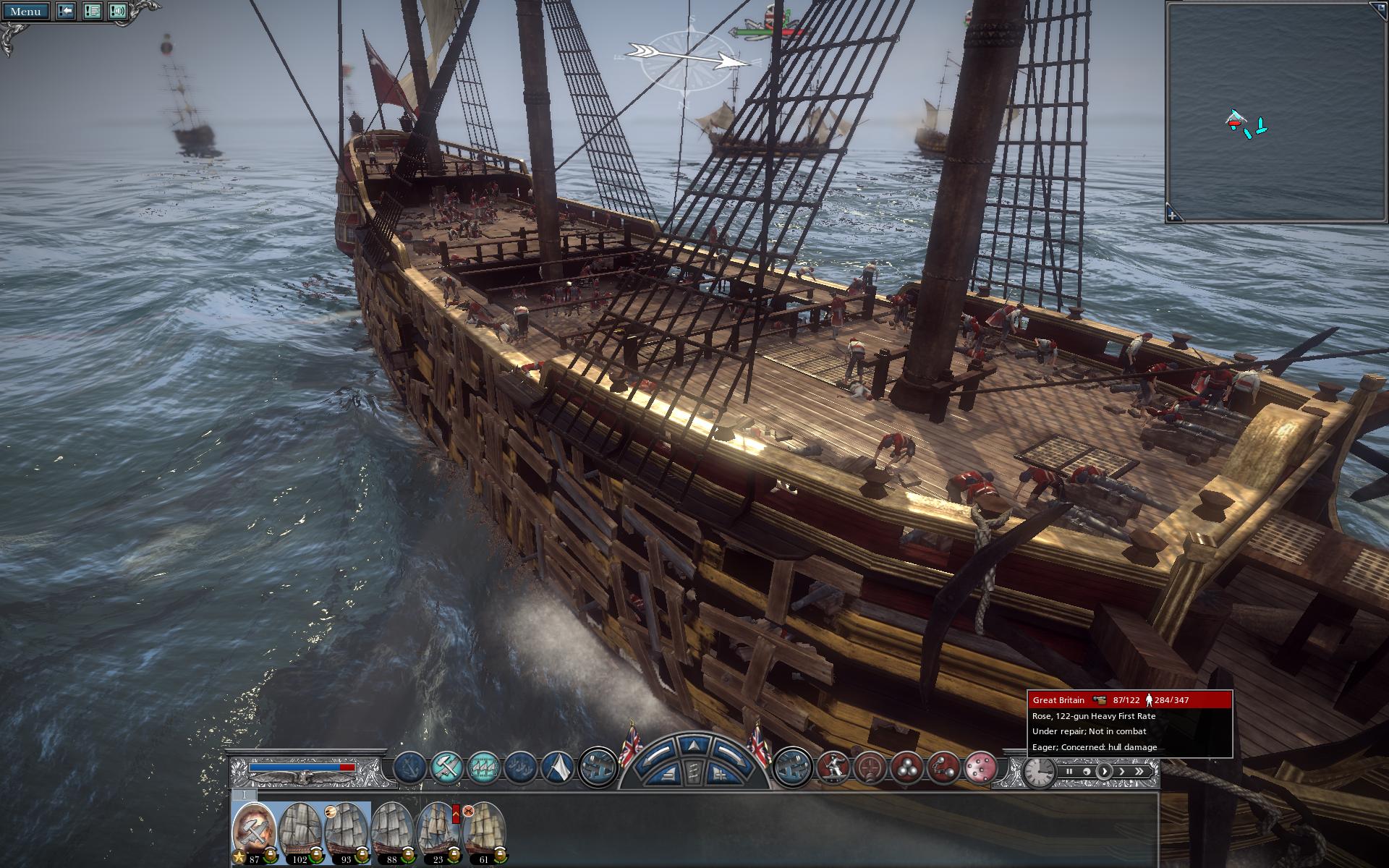Select the boarding action swordsman icon
The width and height of the screenshot is (1389, 868).
[833, 767]
